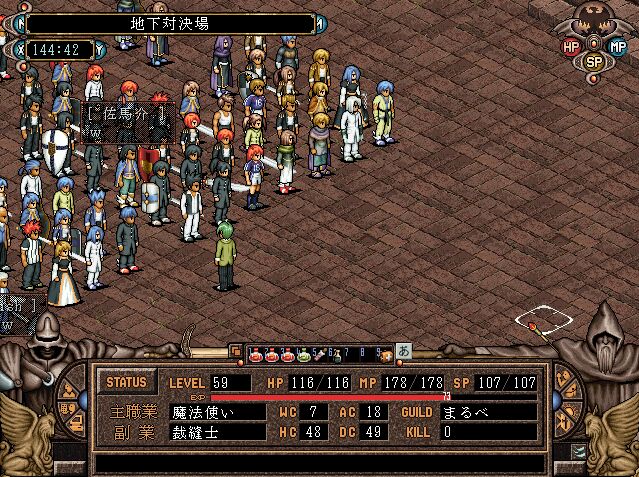639x477 pixels.
Task: Focus the chat input bar
Action: [x=320, y=463]
